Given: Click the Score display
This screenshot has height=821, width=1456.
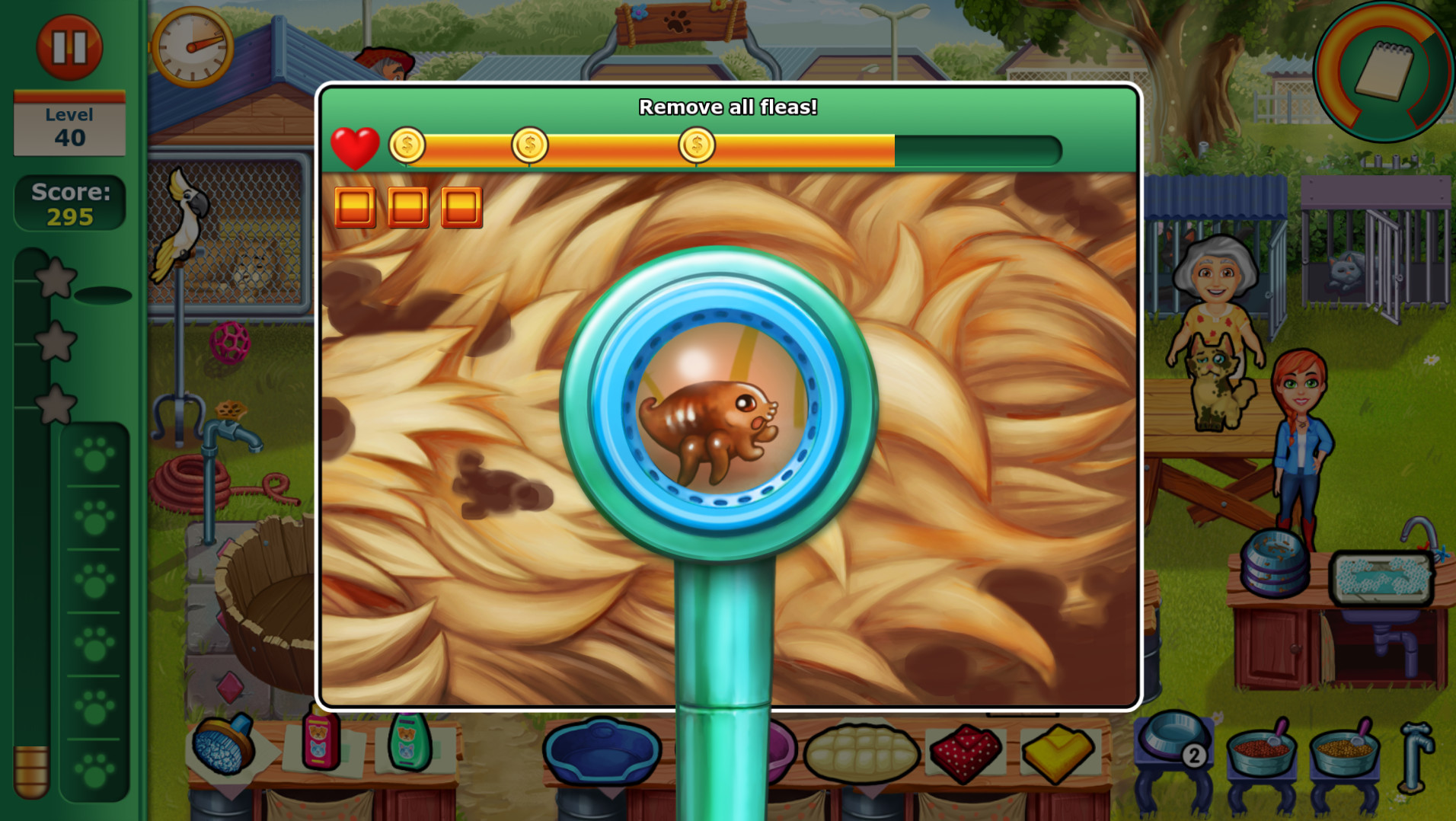Looking at the screenshot, I should point(69,203).
